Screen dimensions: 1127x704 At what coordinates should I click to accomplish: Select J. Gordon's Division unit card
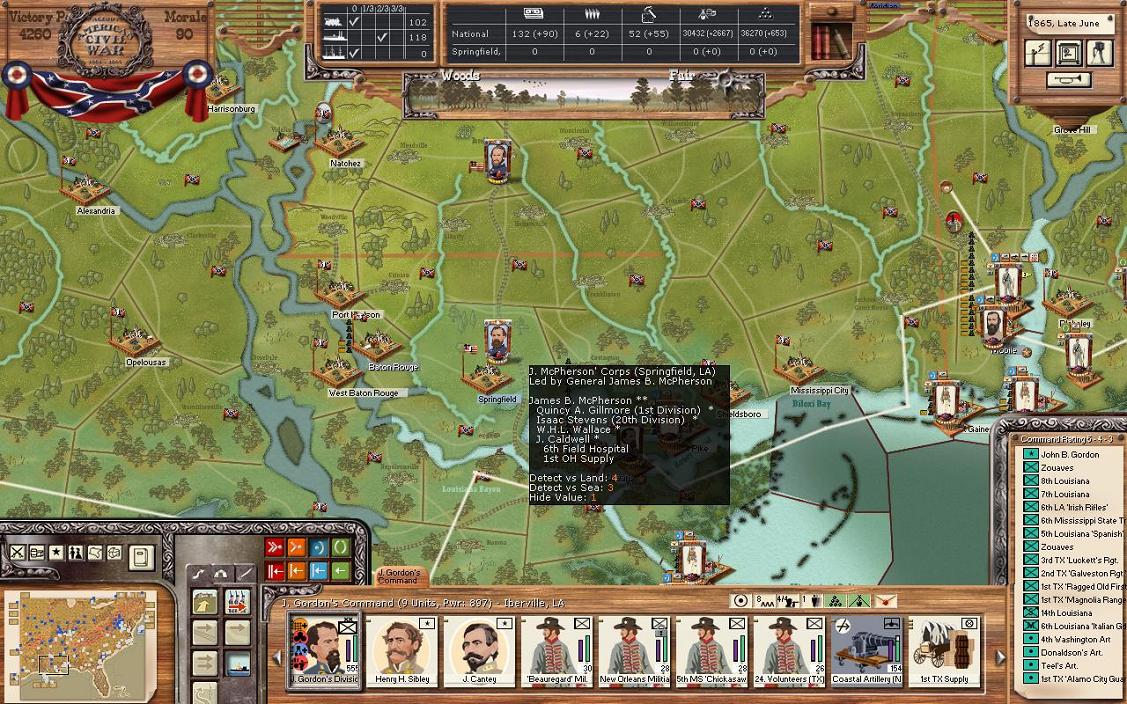coord(323,649)
